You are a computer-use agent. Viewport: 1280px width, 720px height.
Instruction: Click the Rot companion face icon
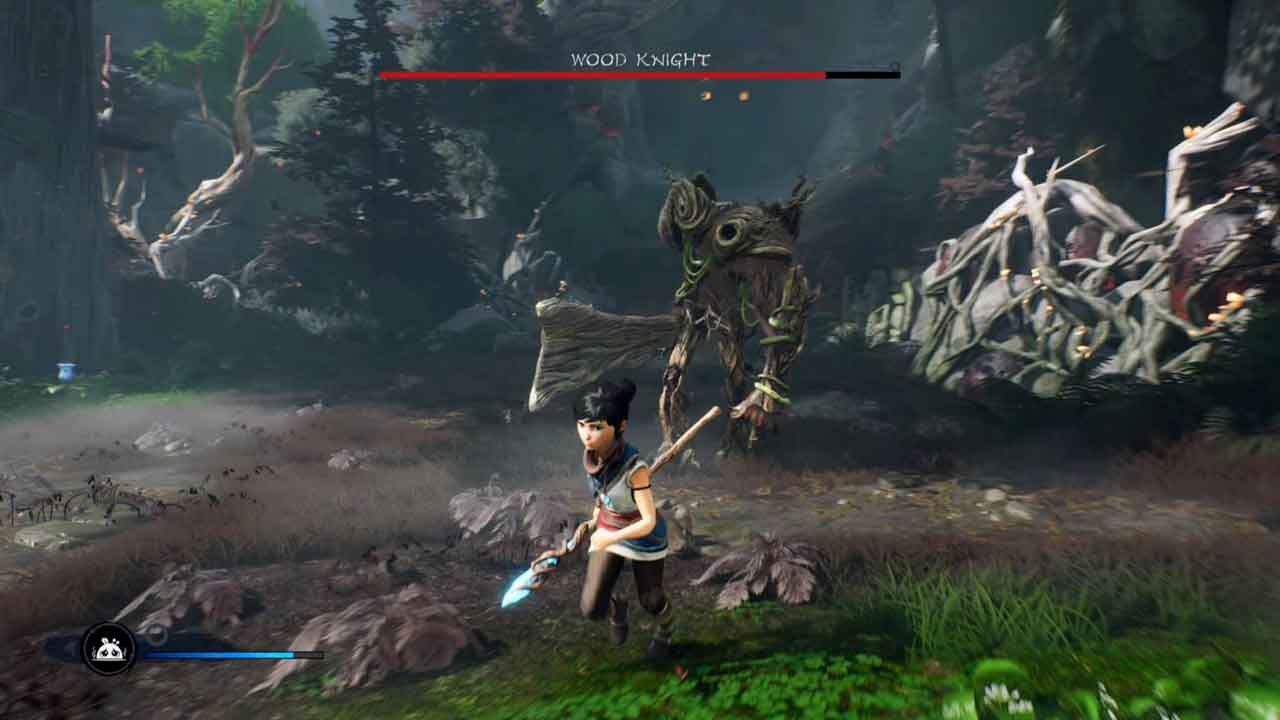click(x=109, y=649)
